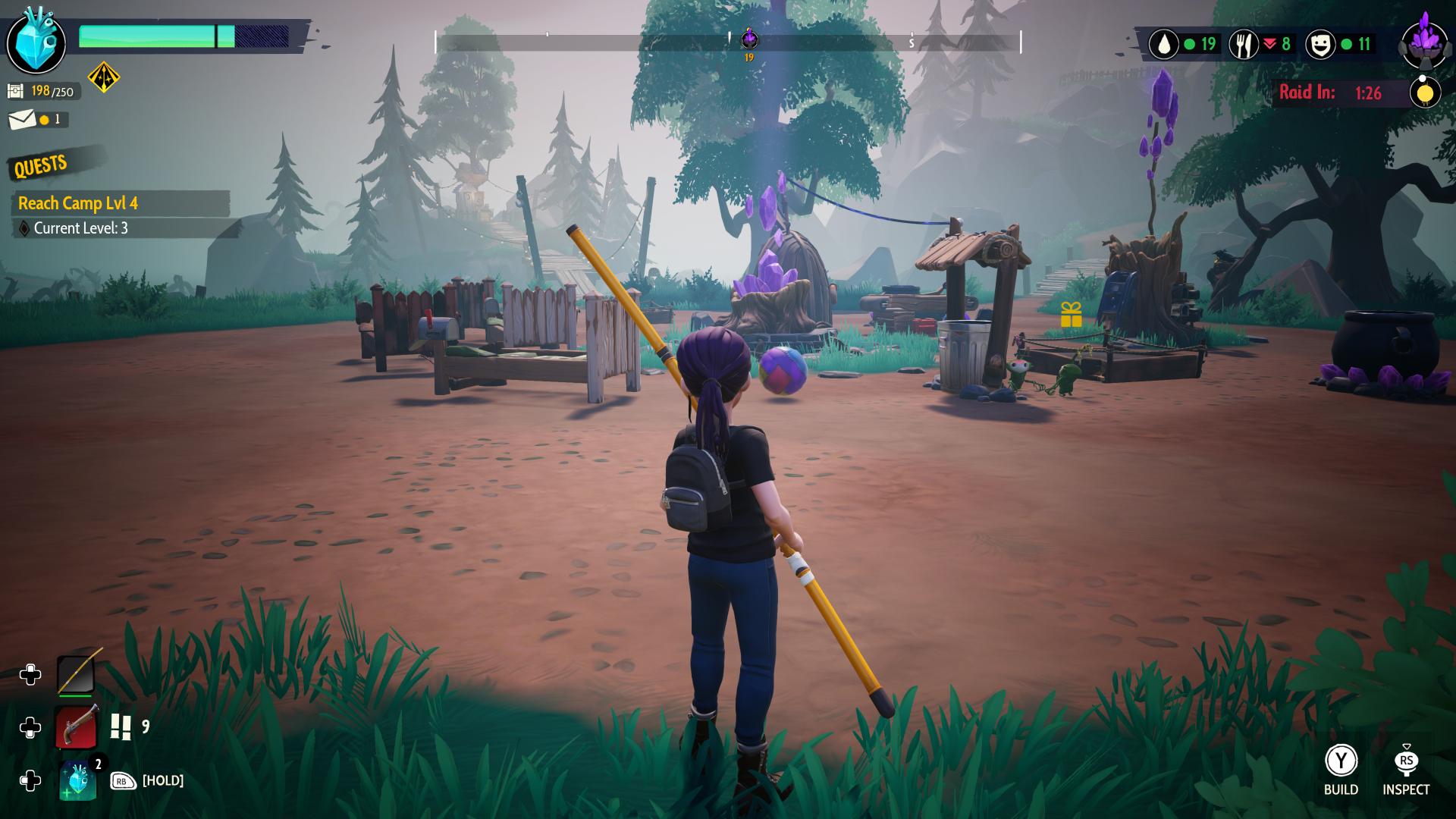Select the flintlock pistol weapon slot
Viewport: 1456px width, 819px height.
[x=77, y=728]
